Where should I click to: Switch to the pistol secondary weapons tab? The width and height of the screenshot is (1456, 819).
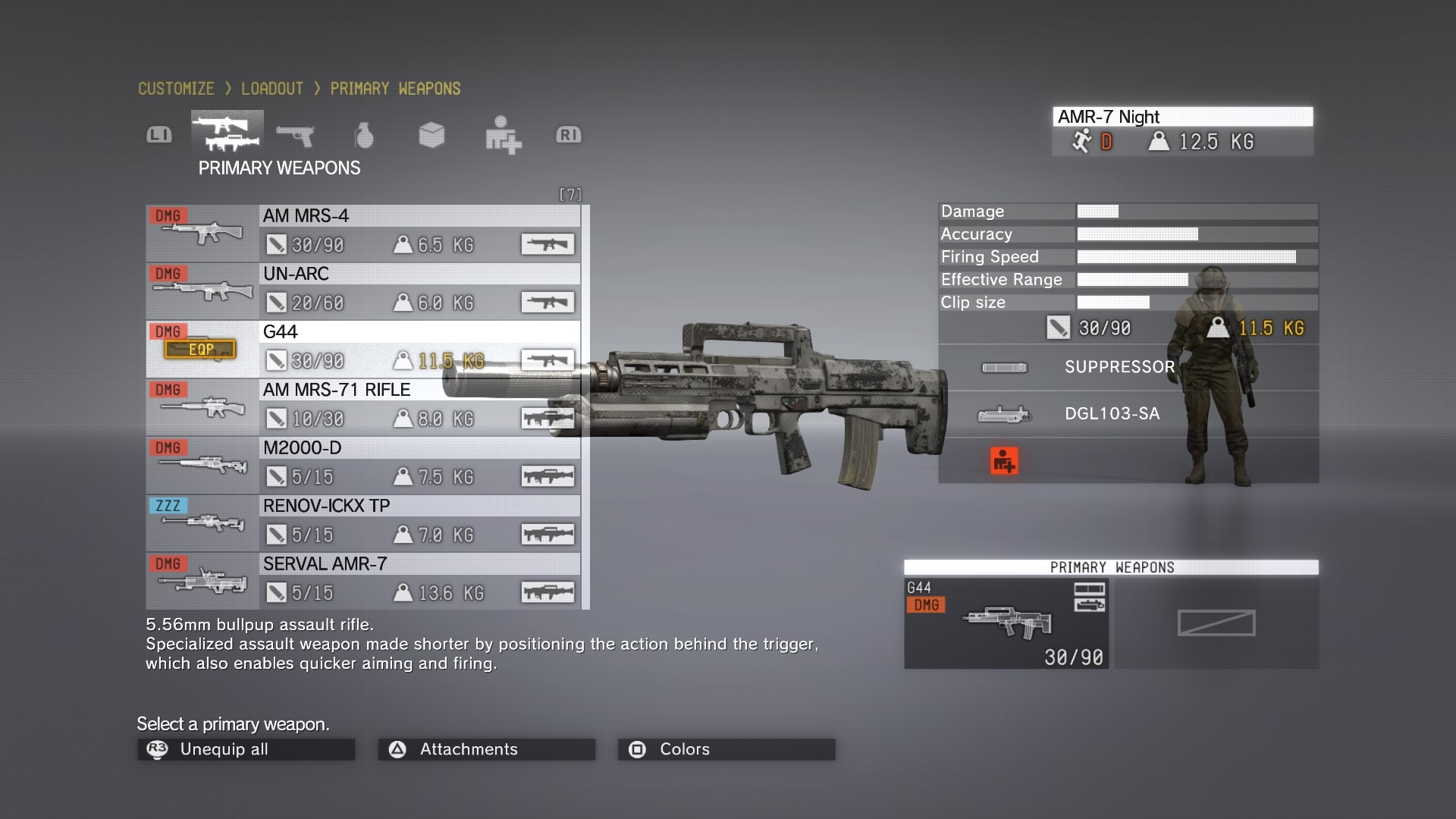click(295, 135)
